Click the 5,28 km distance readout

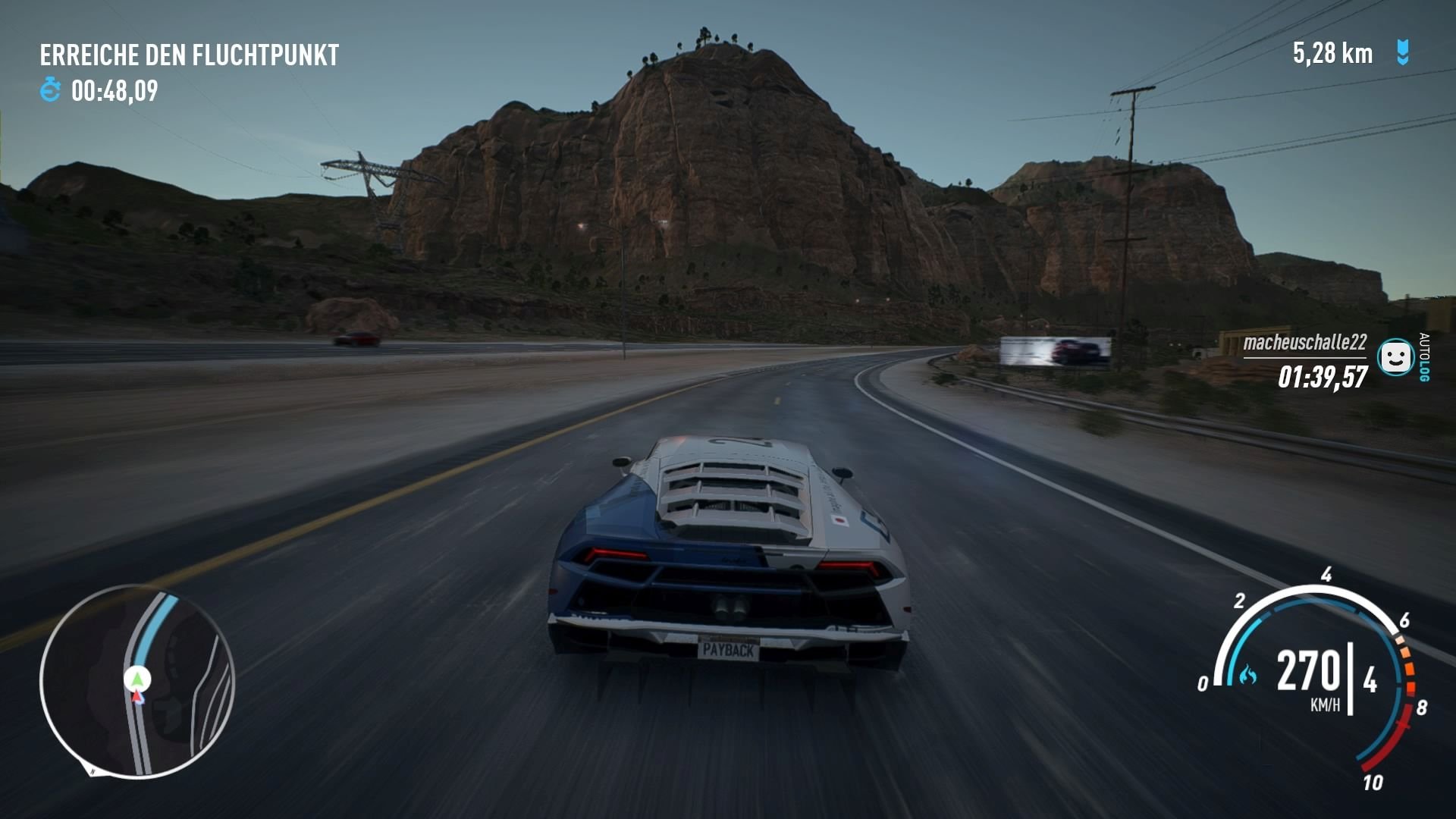tap(1331, 53)
